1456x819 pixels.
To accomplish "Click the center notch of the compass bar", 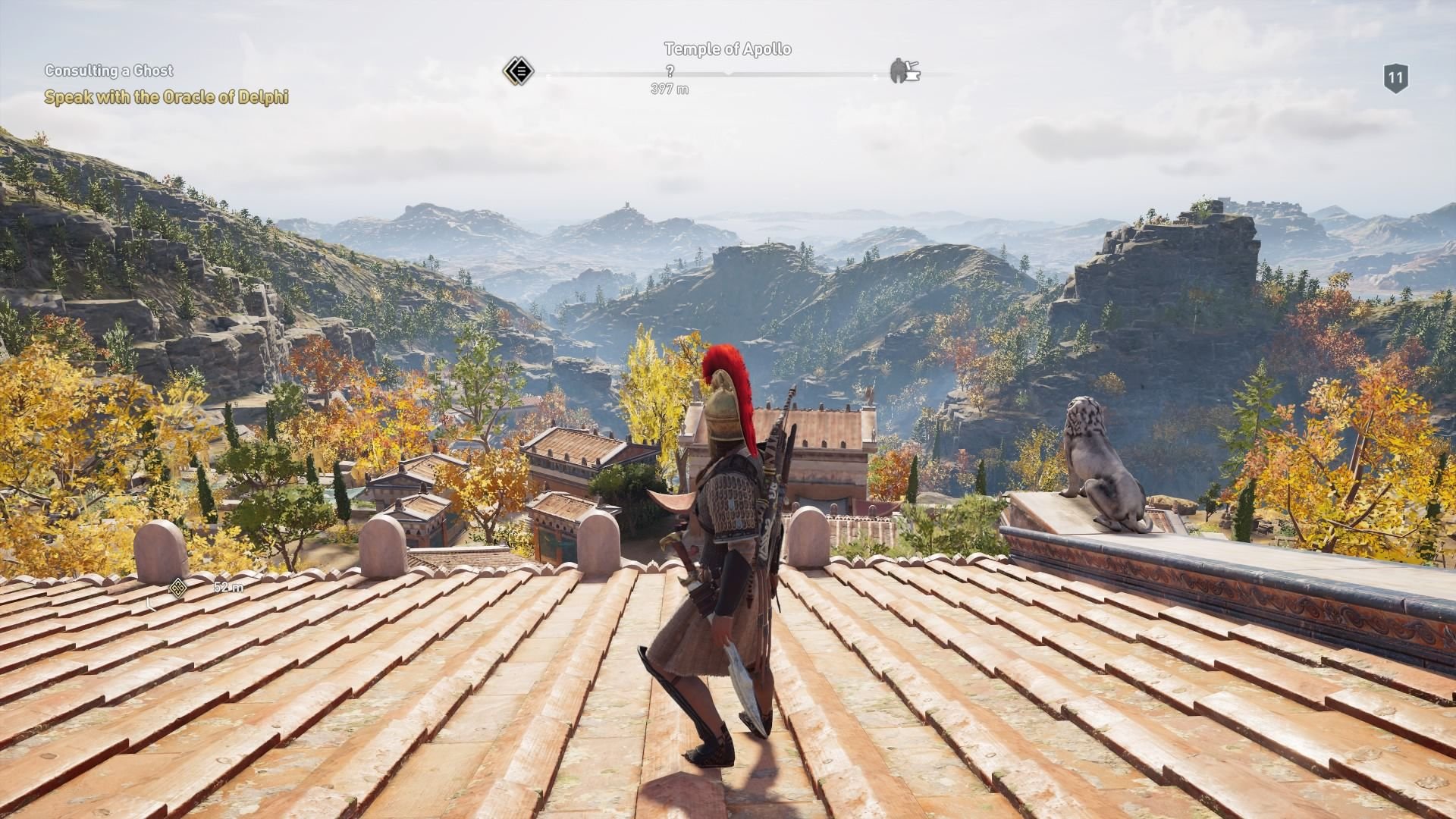I will click(730, 74).
